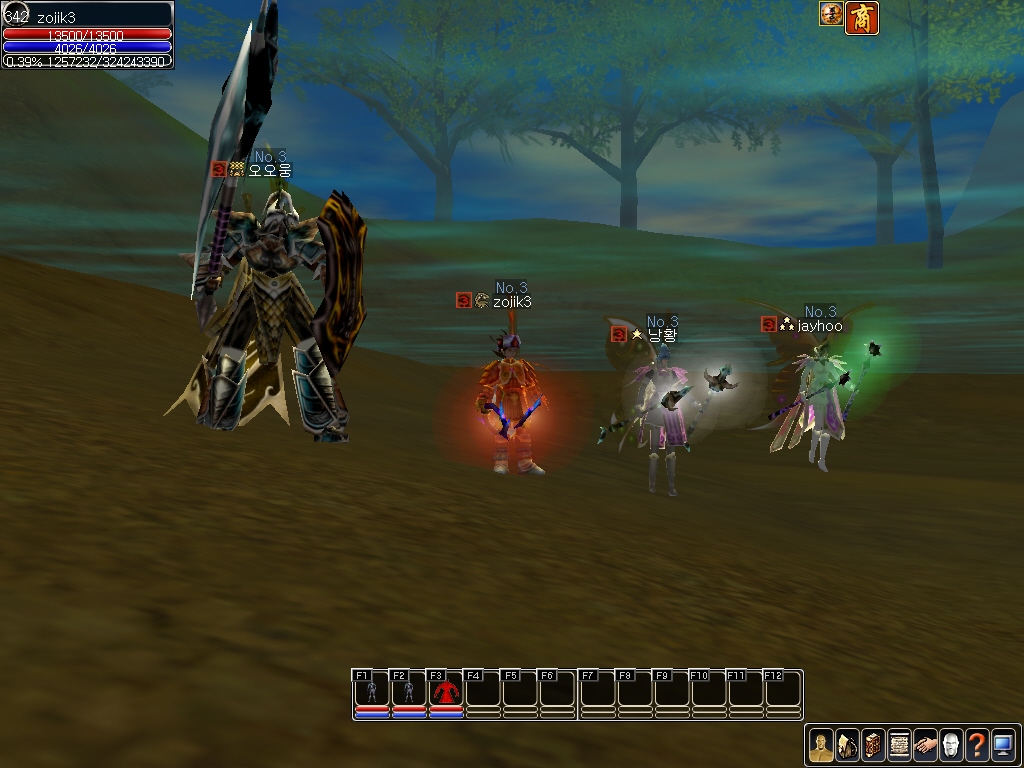
Task: Click the zojik3 player name panel
Action: pyautogui.click(x=88, y=17)
